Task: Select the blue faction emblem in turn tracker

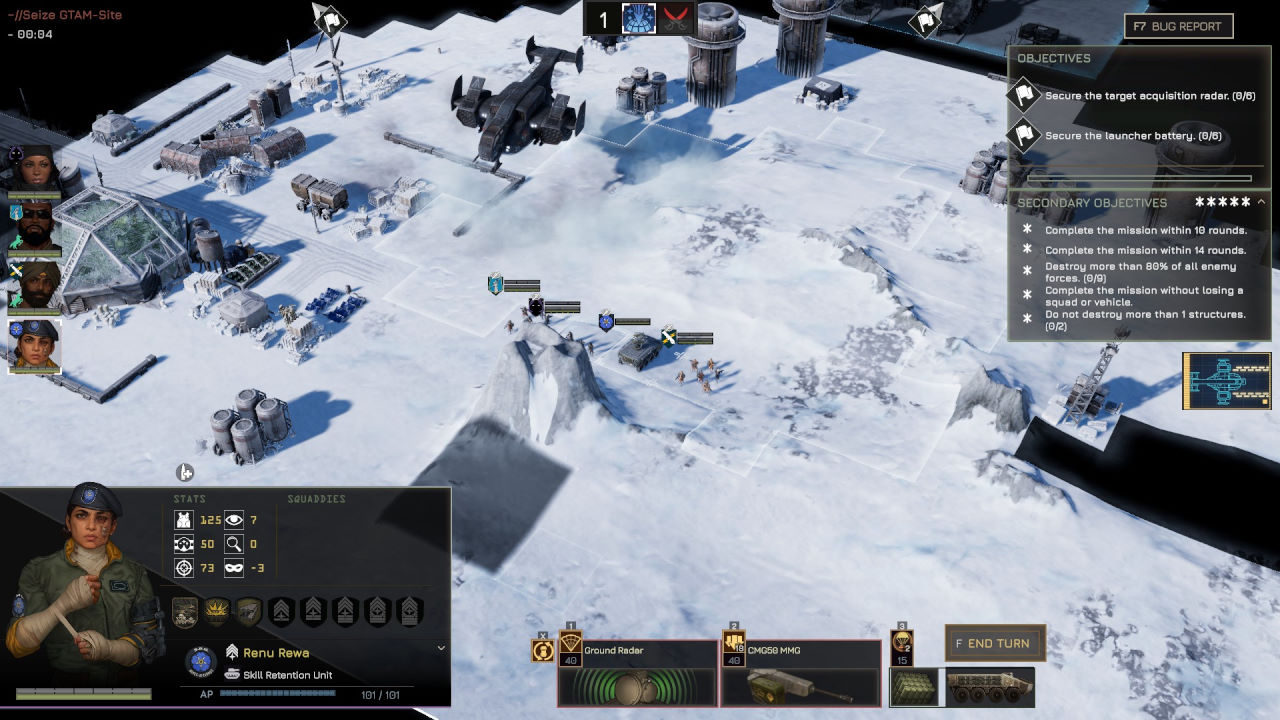Action: coord(638,19)
